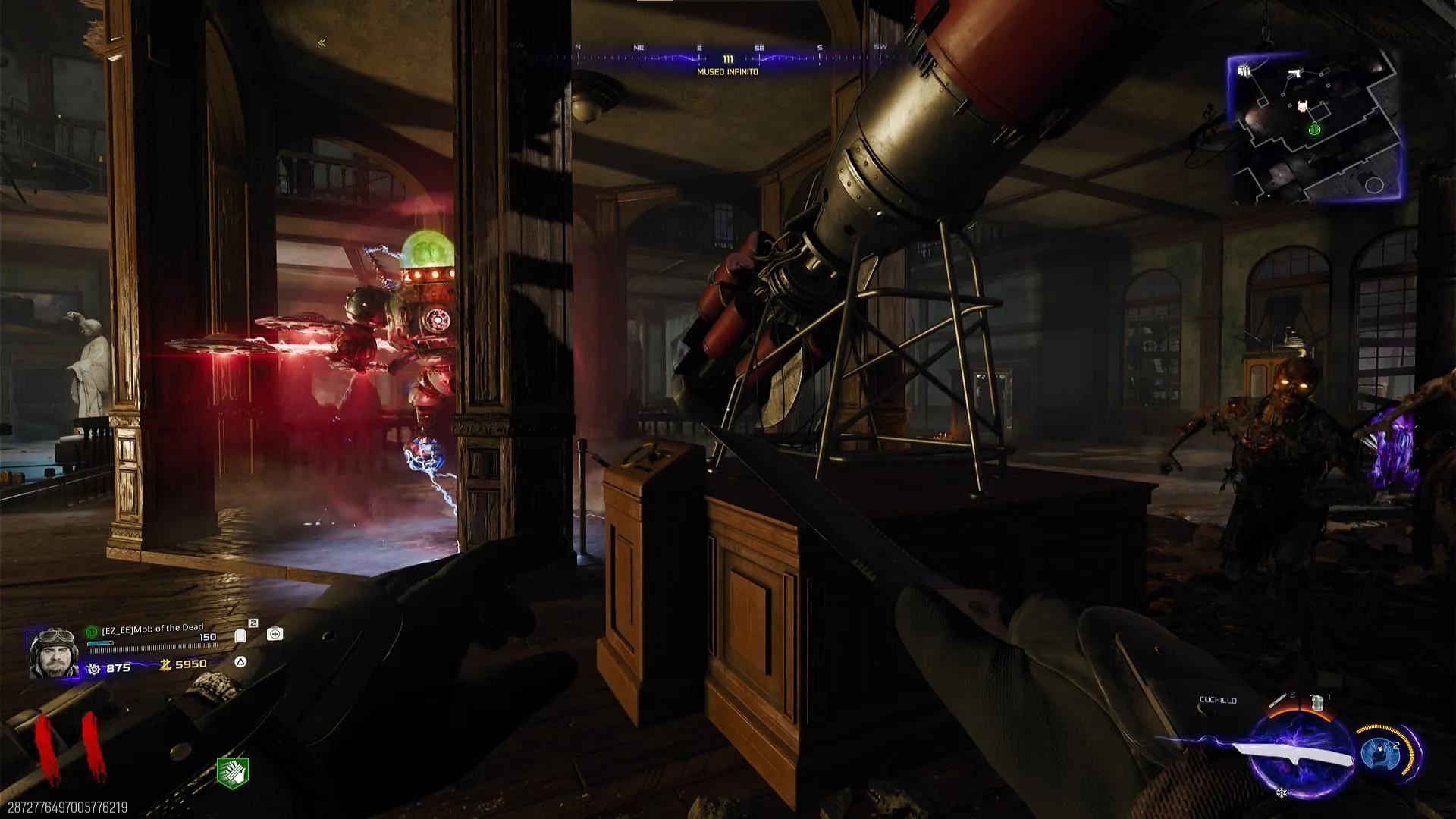Click the pistol wall-buy marker on minimap
1456x819 pixels.
(x=1294, y=74)
